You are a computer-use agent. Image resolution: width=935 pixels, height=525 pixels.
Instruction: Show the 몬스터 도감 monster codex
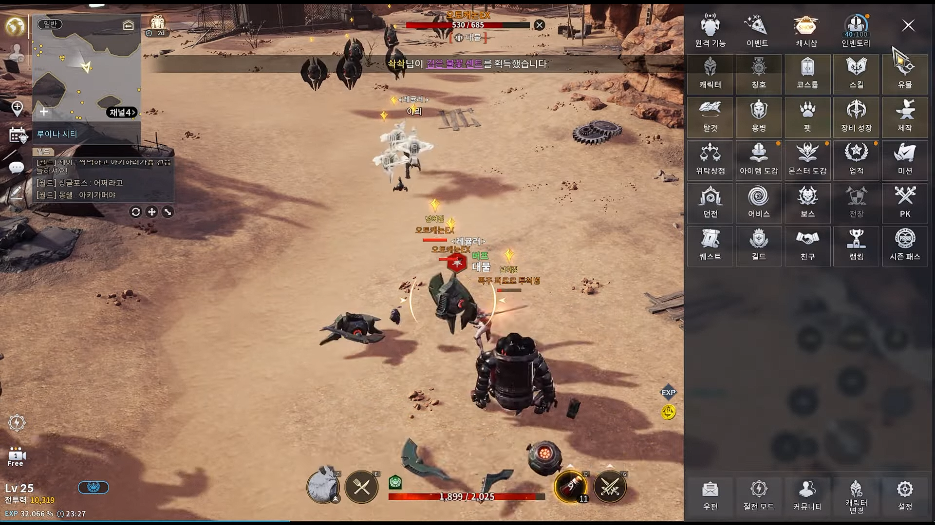click(807, 159)
